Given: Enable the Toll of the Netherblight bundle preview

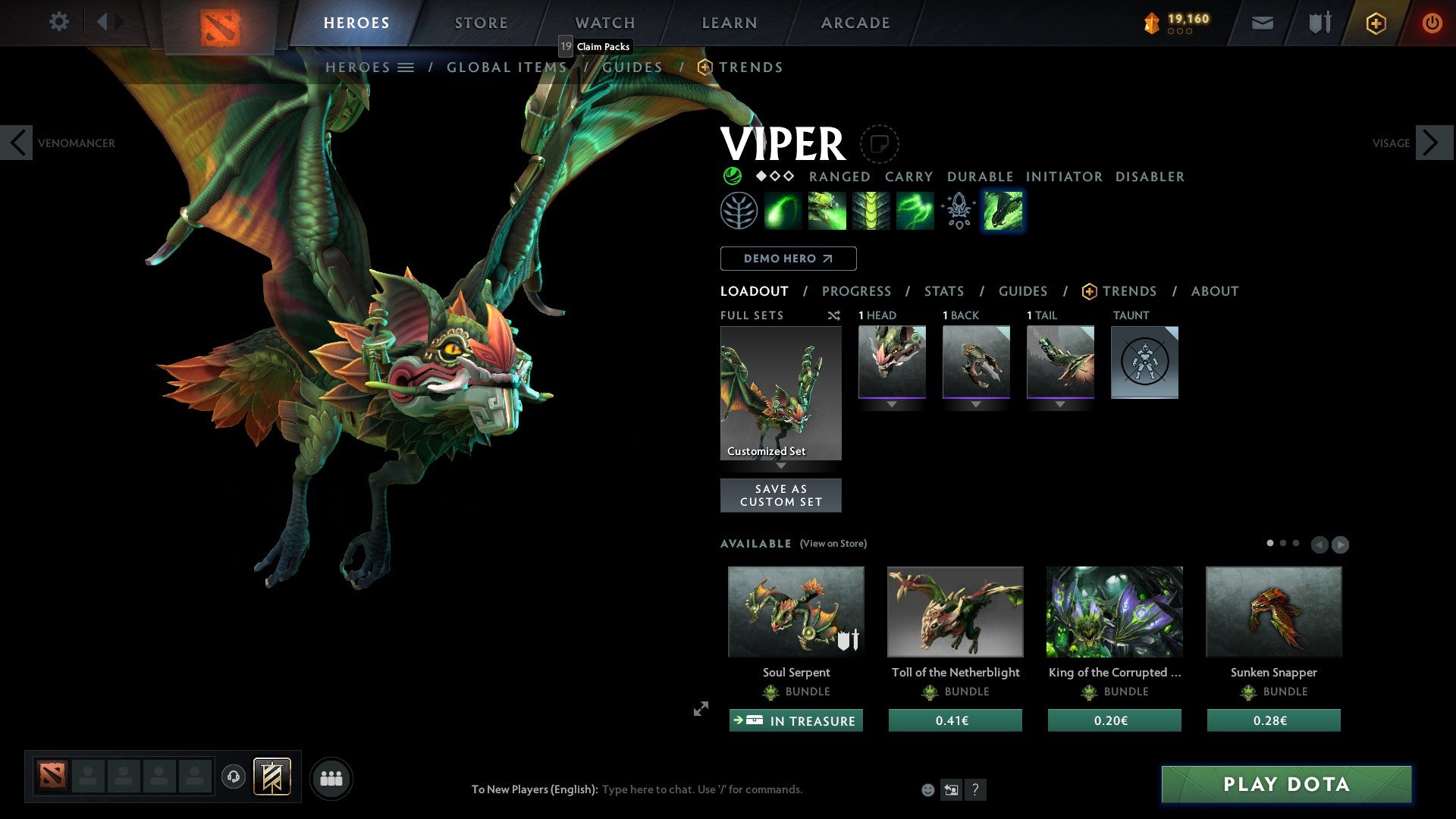Looking at the screenshot, I should [x=955, y=611].
